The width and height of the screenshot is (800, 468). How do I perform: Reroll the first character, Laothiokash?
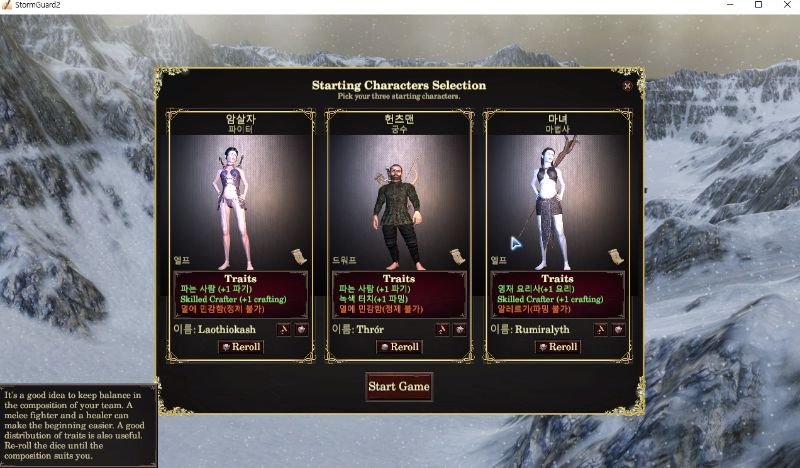tap(240, 347)
